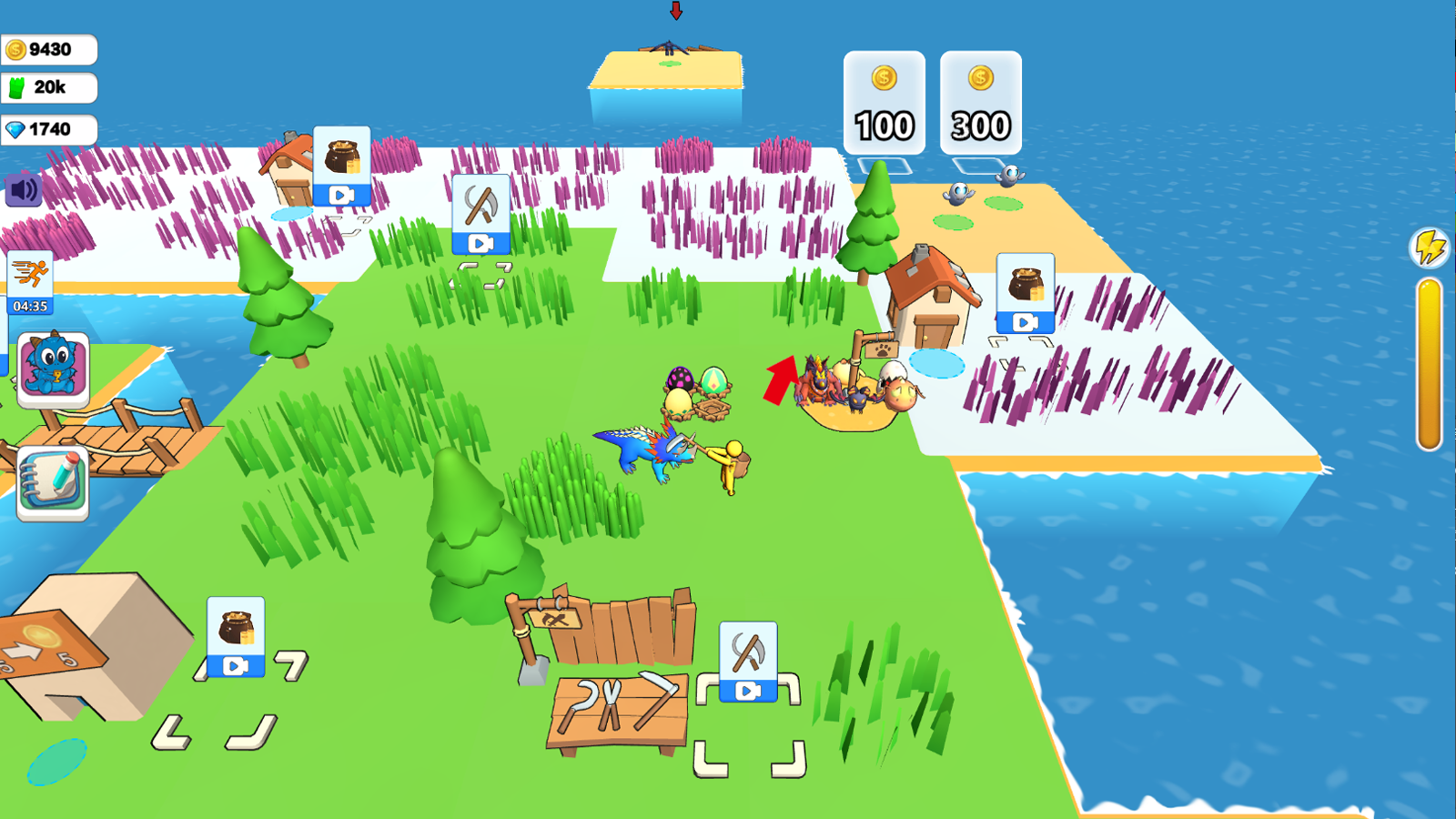Tap the play video button below the right pickaxe
The image size is (1456, 819).
click(748, 688)
